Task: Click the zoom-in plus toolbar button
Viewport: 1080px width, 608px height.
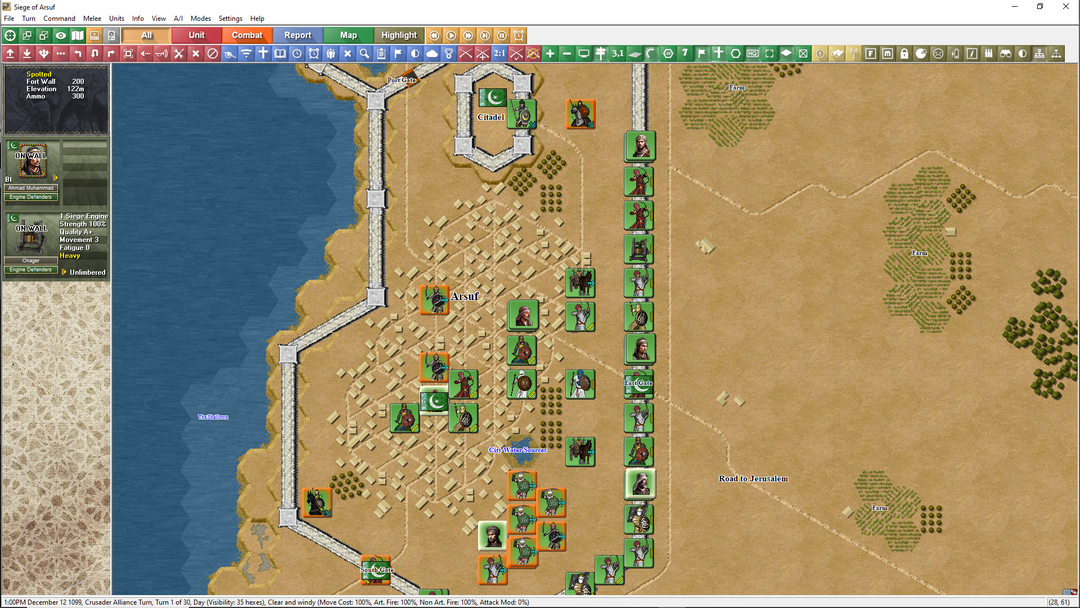Action: (550, 53)
